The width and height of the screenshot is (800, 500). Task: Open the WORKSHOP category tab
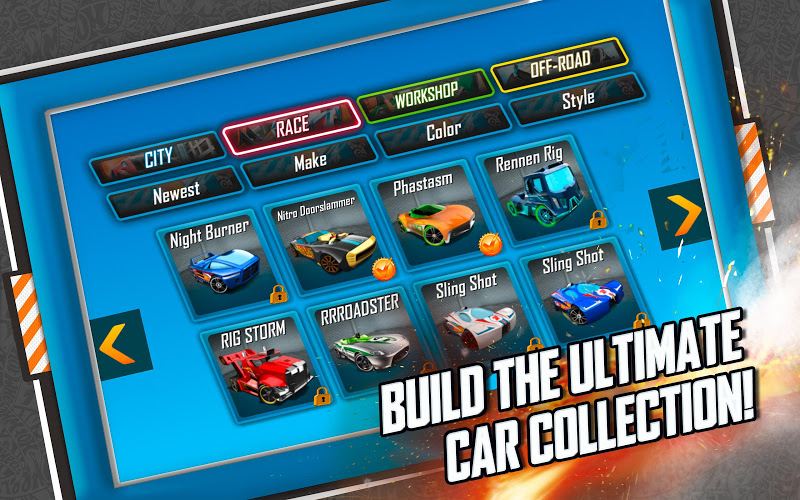click(x=425, y=93)
